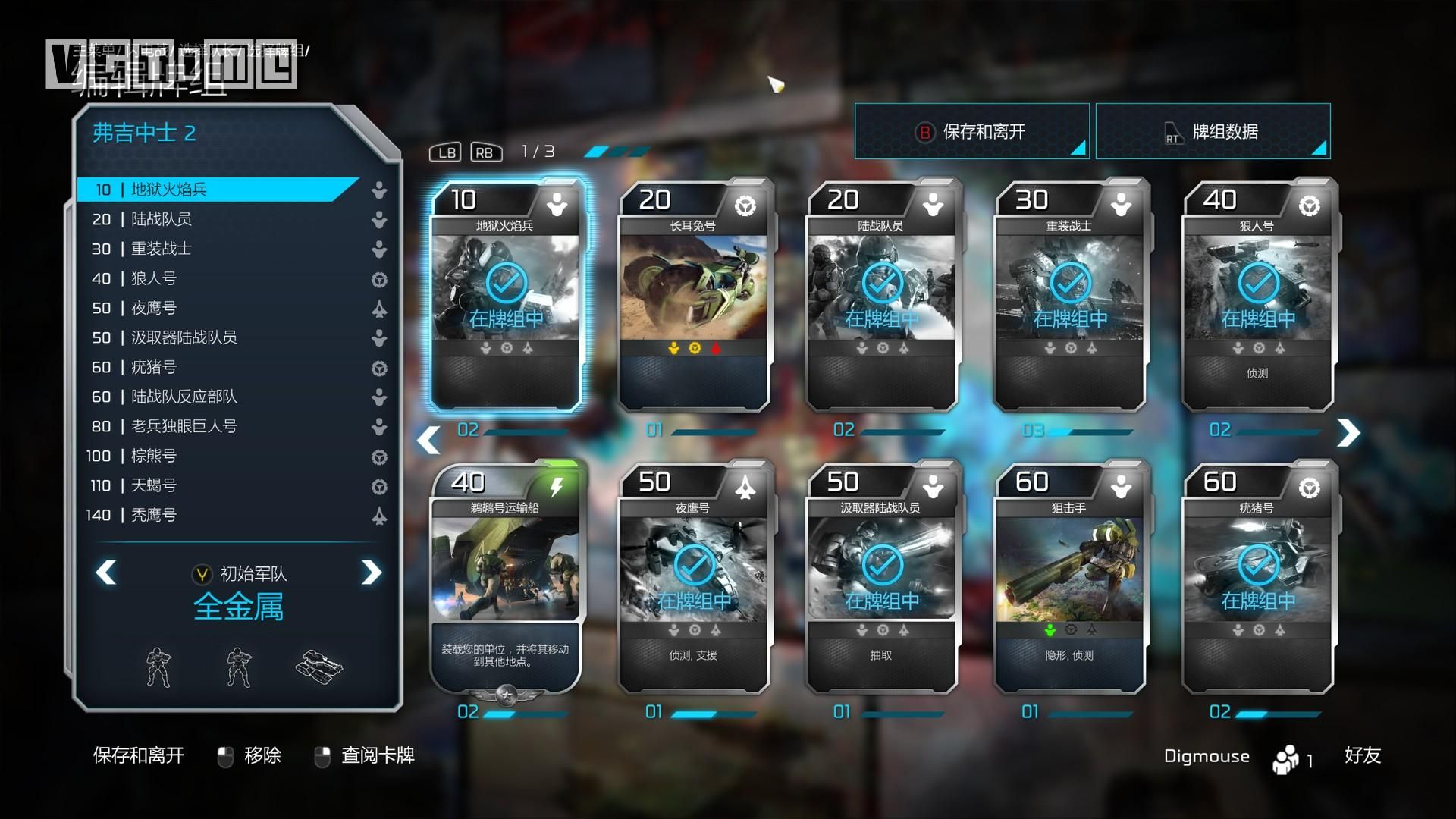Choose the 长耳兔号 card
Image resolution: width=1456 pixels, height=819 pixels.
click(693, 296)
